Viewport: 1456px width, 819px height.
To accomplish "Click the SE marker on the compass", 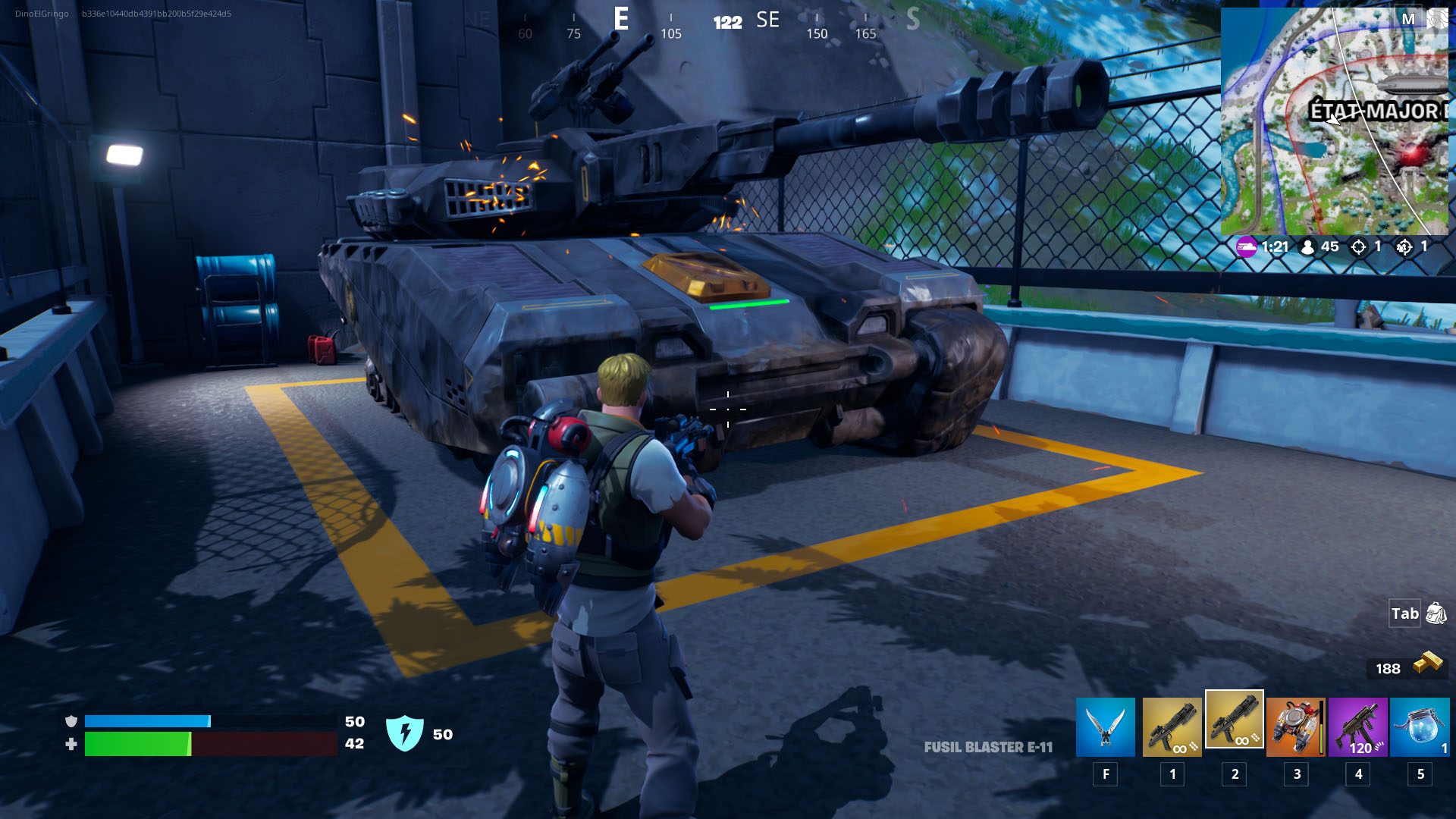I will 767,20.
